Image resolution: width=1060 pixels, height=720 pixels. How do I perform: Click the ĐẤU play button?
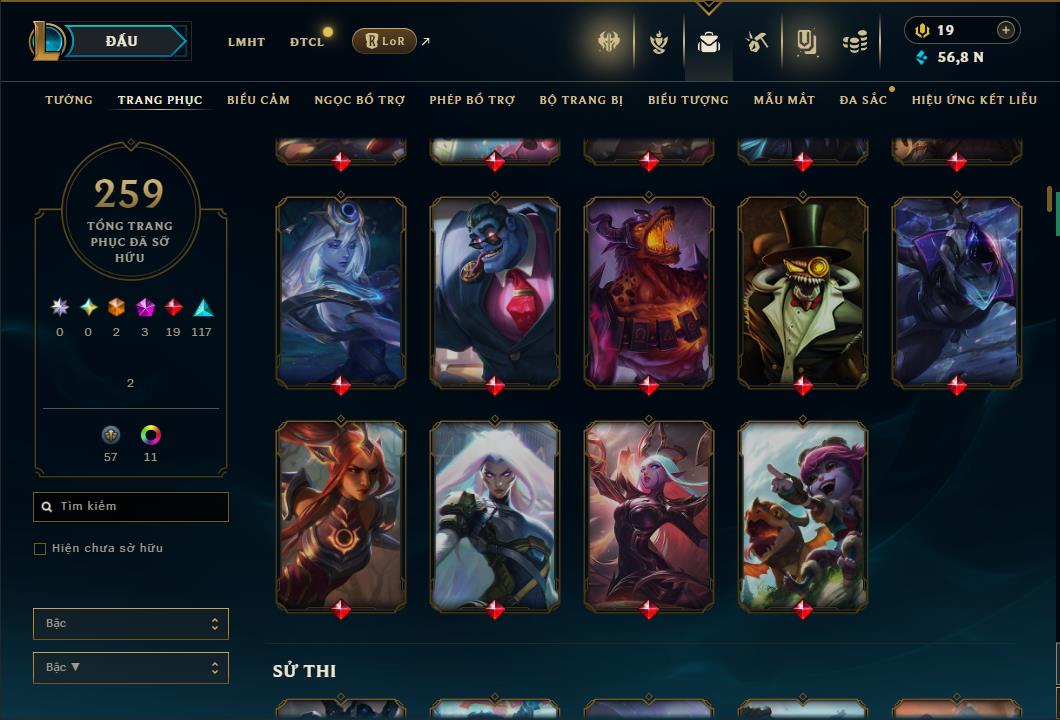pyautogui.click(x=121, y=41)
